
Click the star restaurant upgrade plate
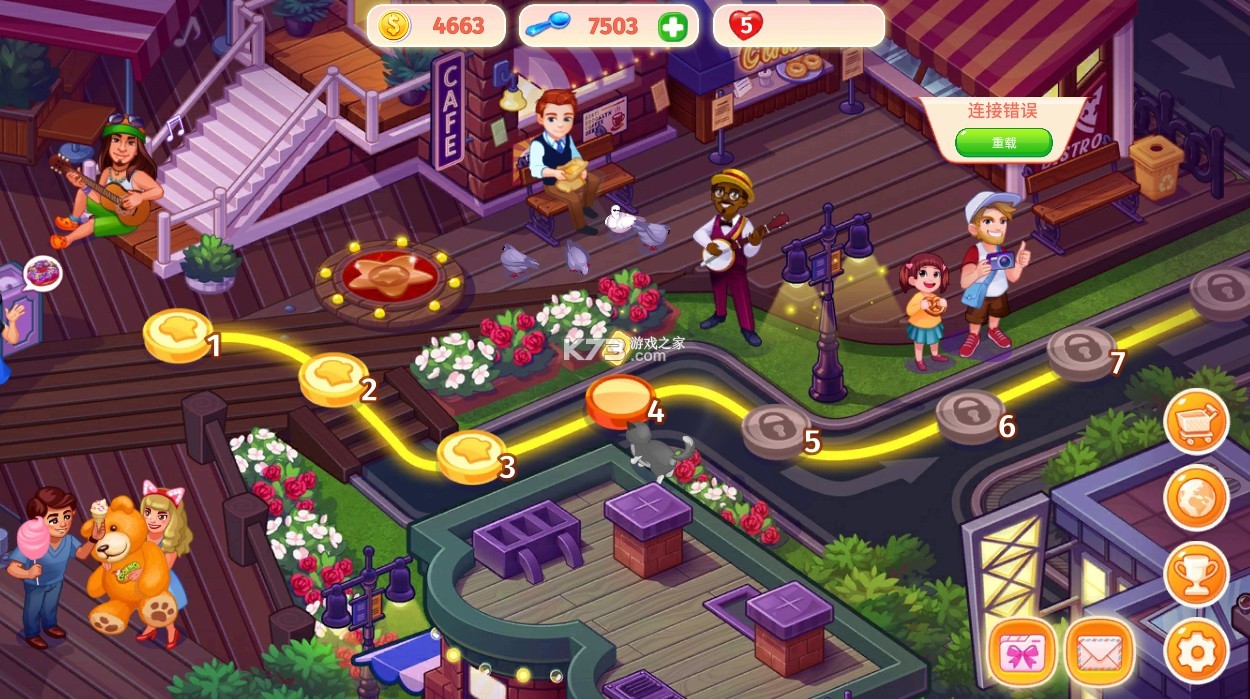(x=388, y=278)
